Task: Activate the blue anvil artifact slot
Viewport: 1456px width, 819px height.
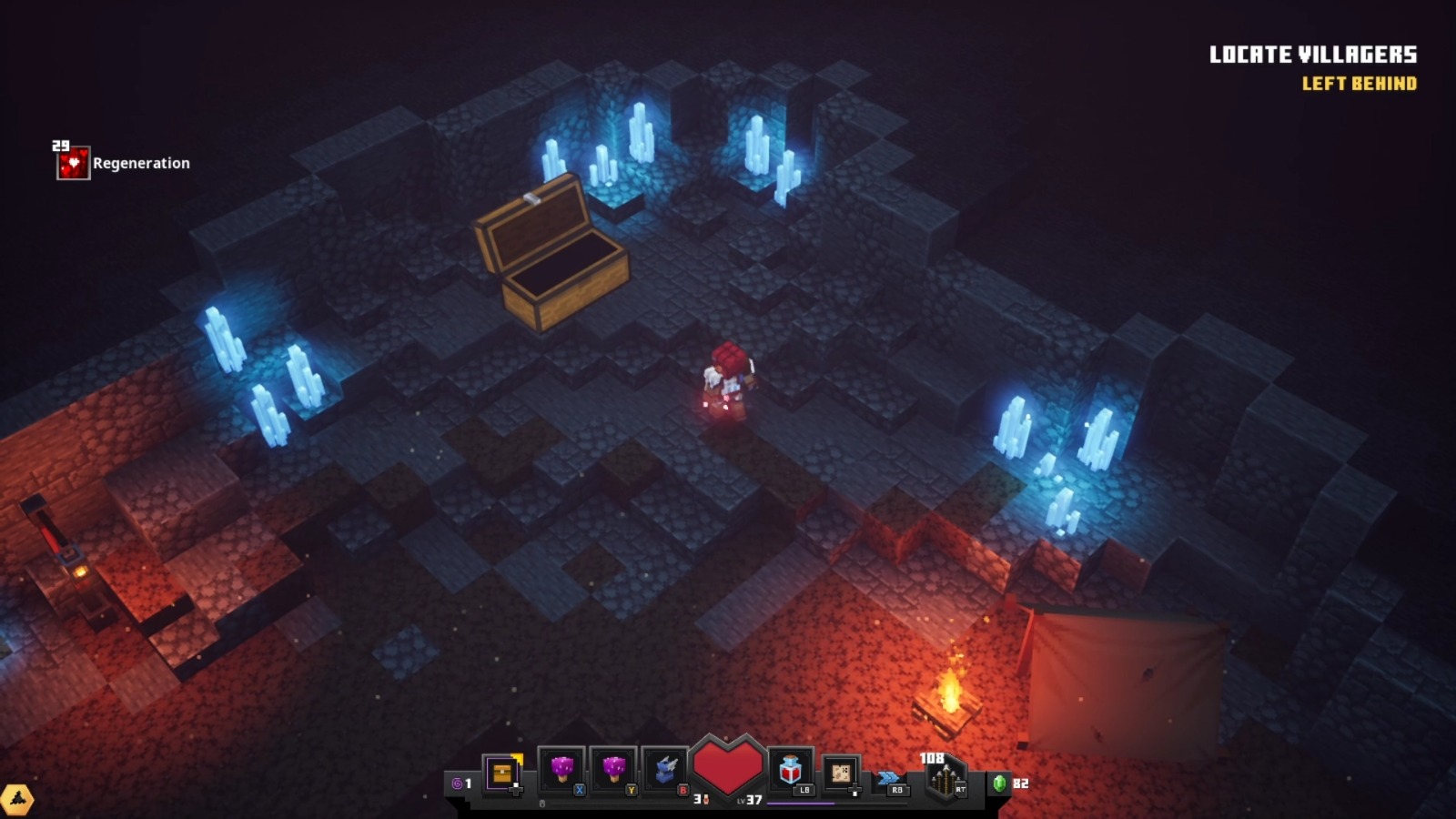Action: click(666, 771)
